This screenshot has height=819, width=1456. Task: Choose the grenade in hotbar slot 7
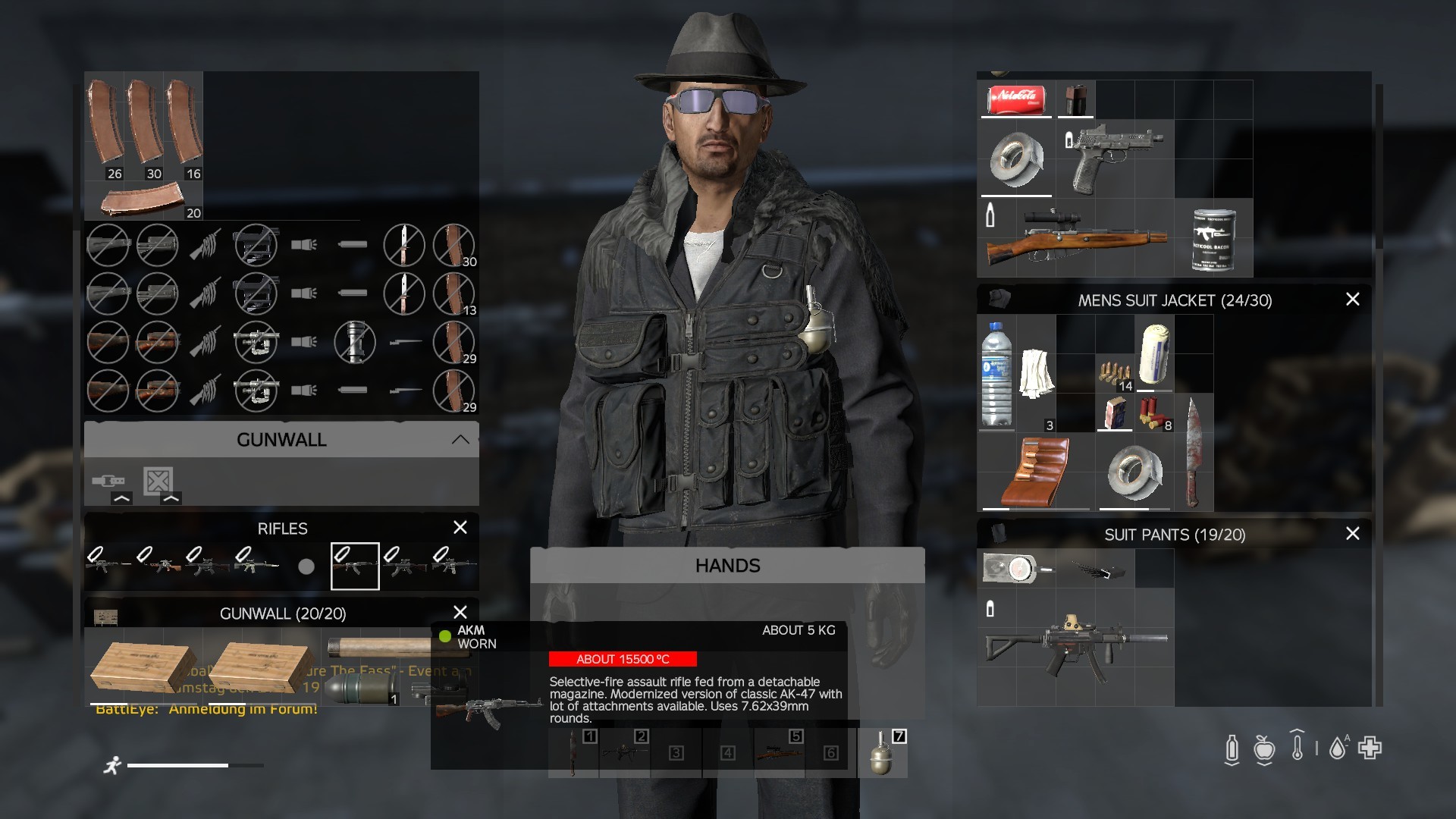coord(882,753)
